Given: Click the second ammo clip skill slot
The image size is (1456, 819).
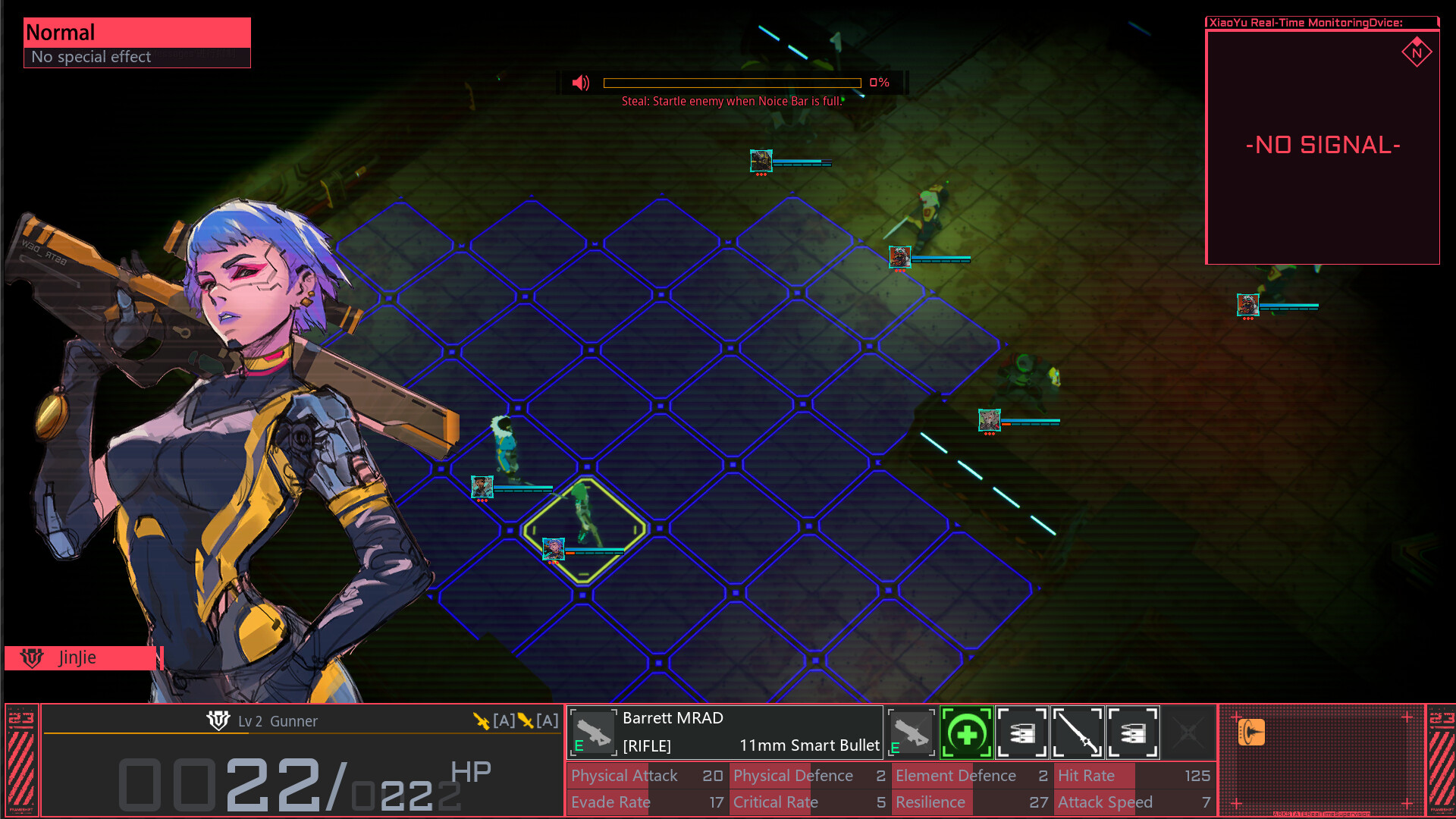Looking at the screenshot, I should 1133,732.
